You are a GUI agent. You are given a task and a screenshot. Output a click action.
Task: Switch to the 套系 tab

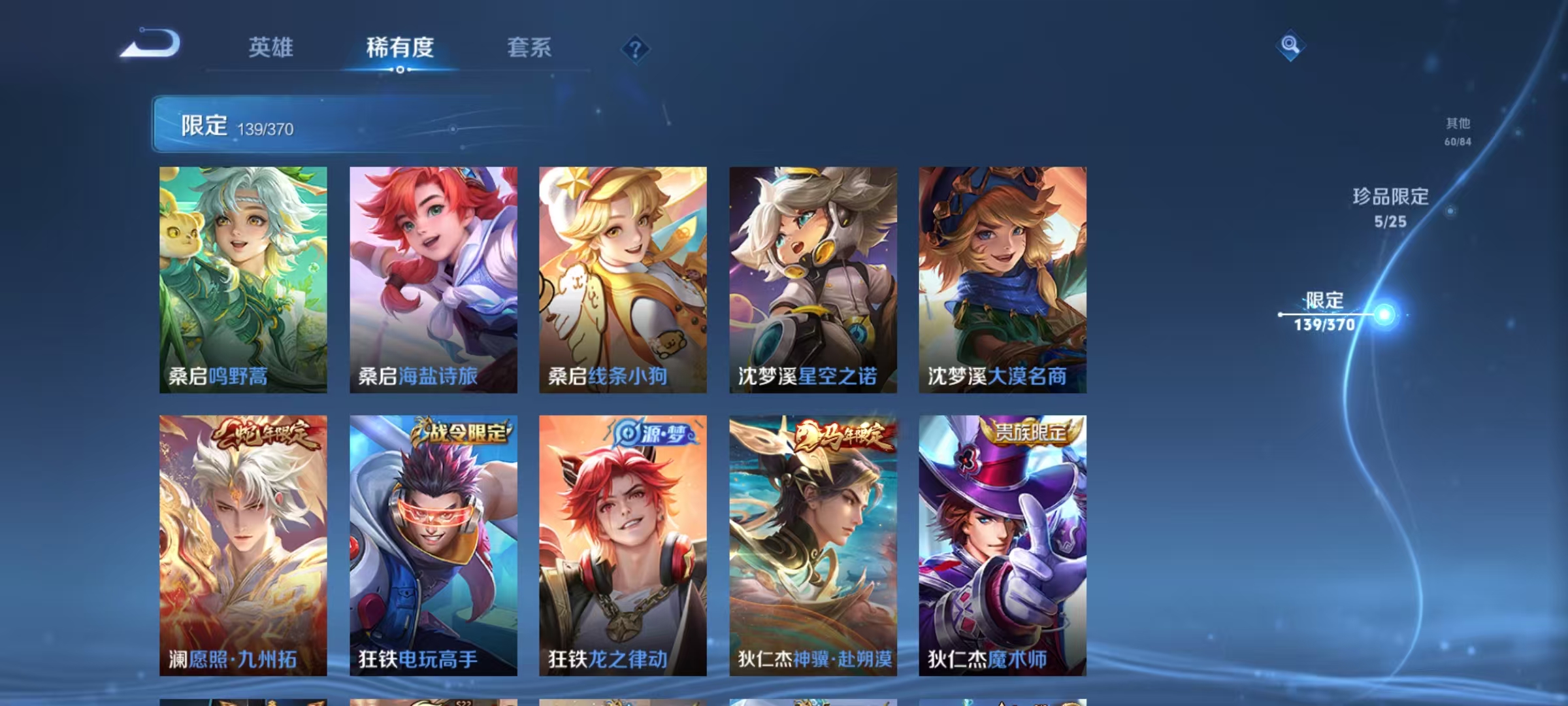tap(530, 48)
